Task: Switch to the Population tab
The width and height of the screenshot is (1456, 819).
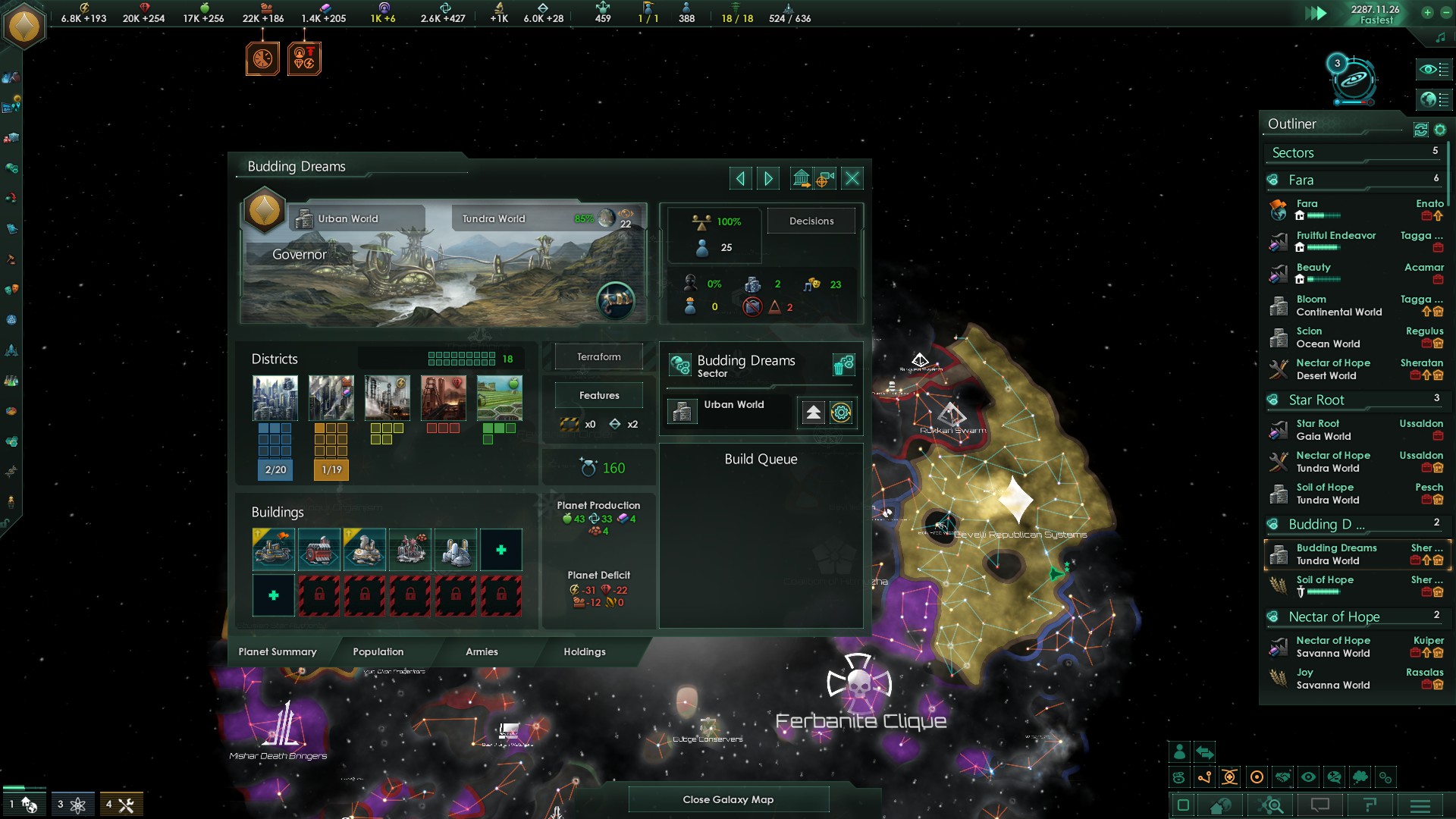Action: (378, 652)
